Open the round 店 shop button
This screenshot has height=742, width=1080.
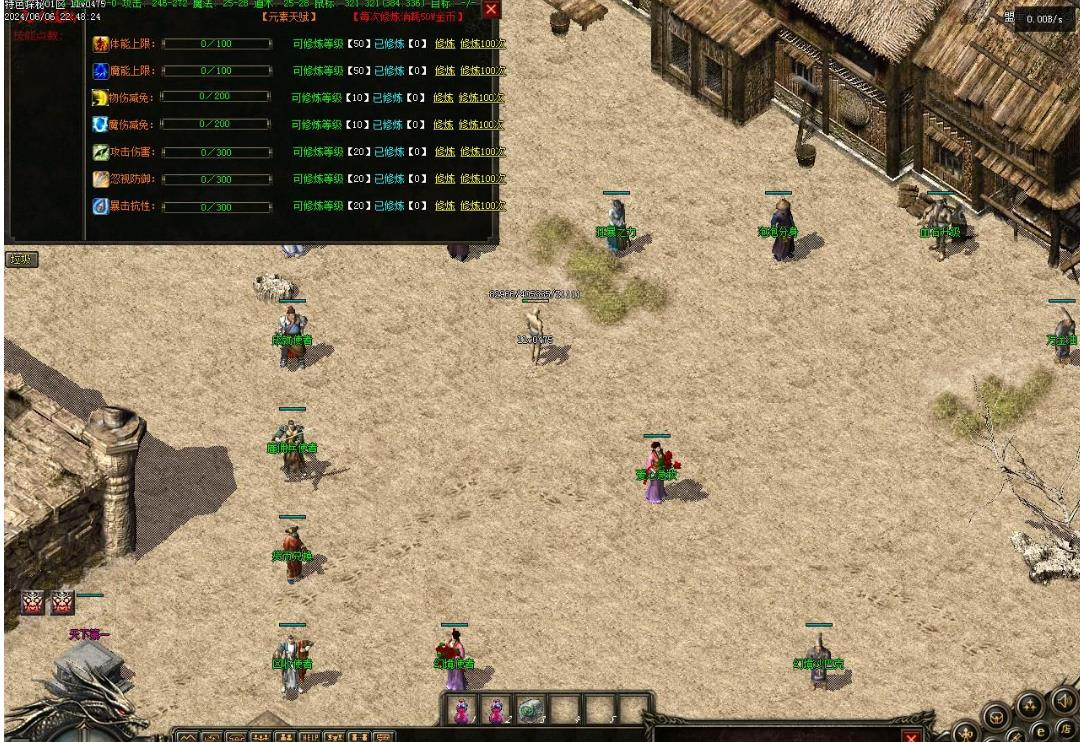(x=1064, y=731)
